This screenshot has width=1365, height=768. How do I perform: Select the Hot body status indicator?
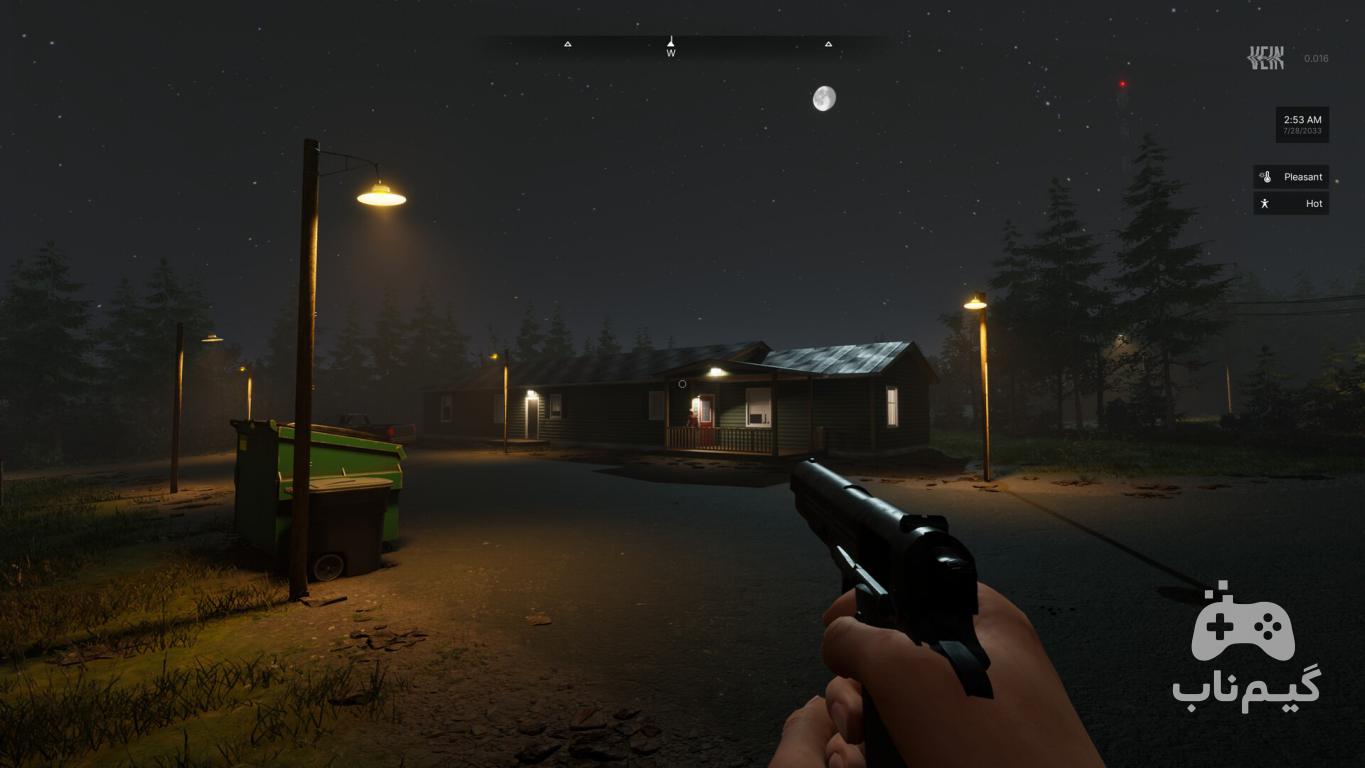pyautogui.click(x=1291, y=203)
